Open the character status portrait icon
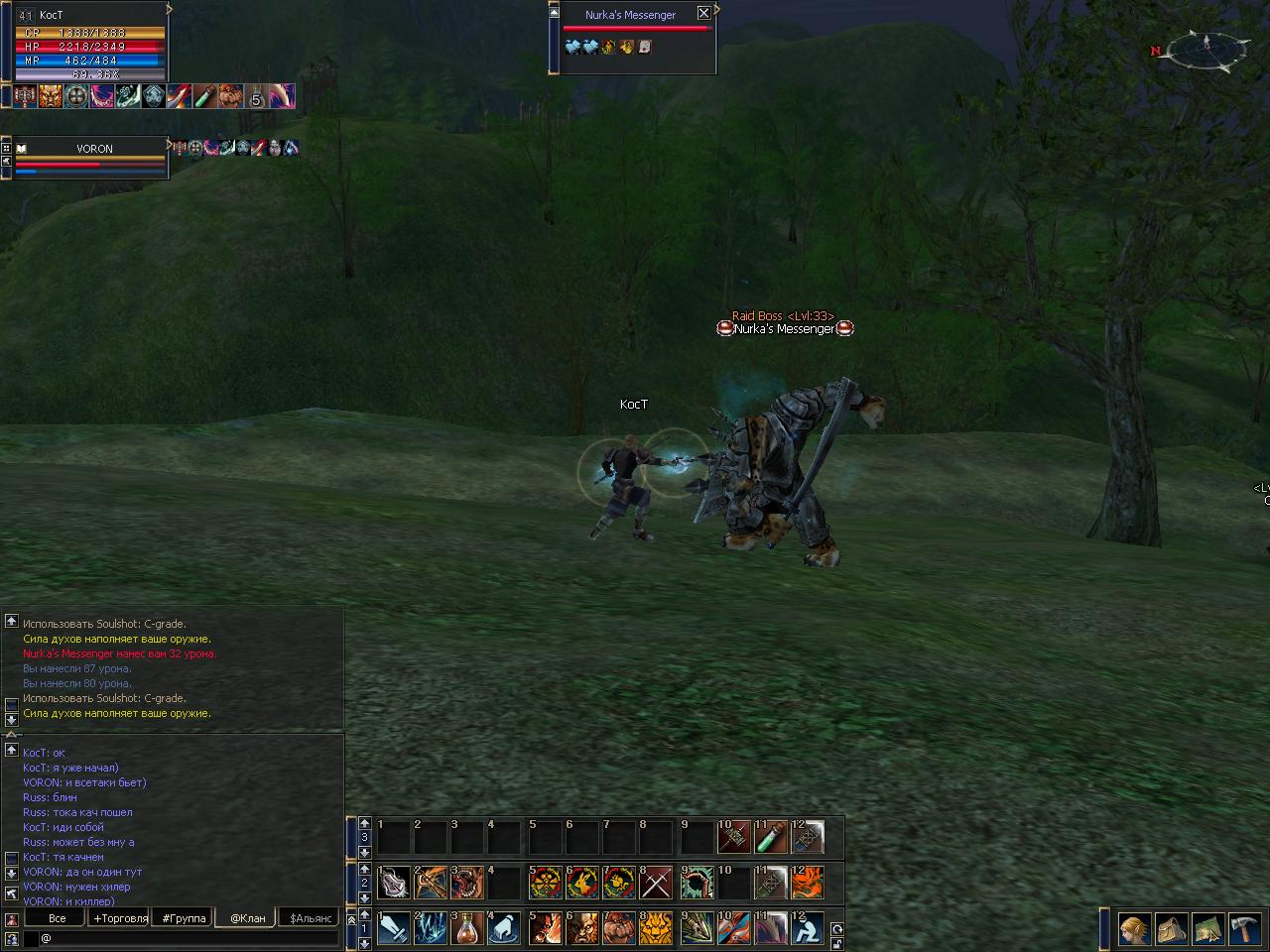Image resolution: width=1270 pixels, height=952 pixels. pyautogui.click(x=1136, y=929)
